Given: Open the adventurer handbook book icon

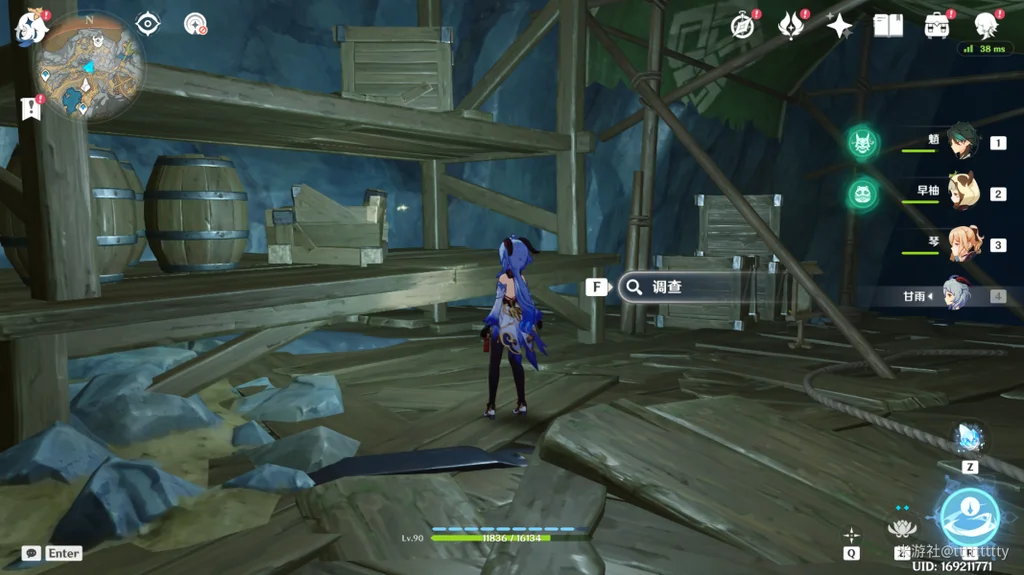Looking at the screenshot, I should point(887,25).
